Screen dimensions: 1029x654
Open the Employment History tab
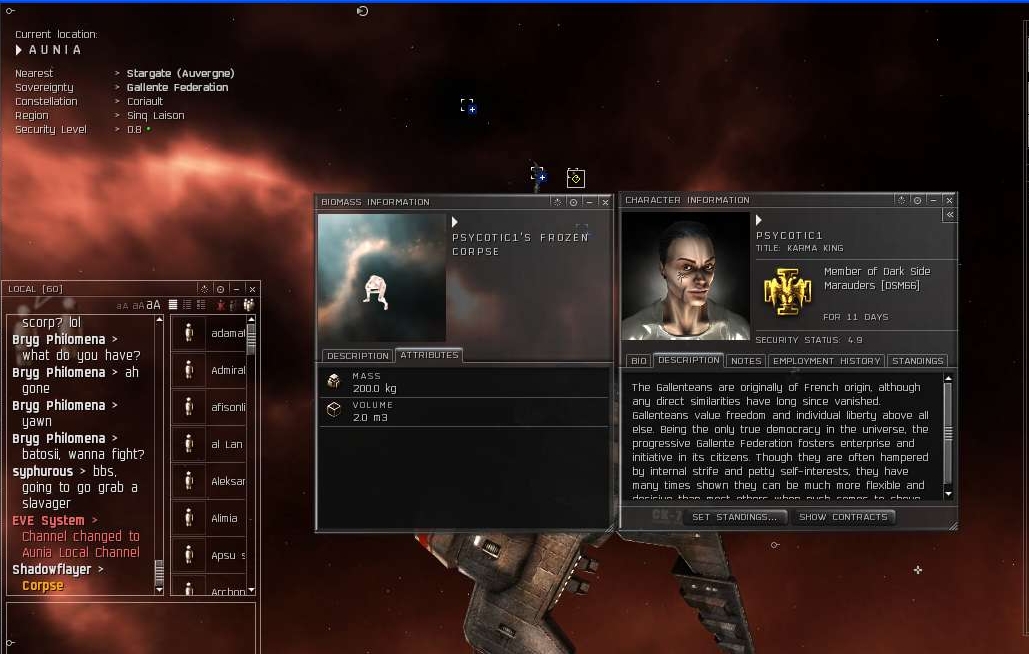point(826,361)
